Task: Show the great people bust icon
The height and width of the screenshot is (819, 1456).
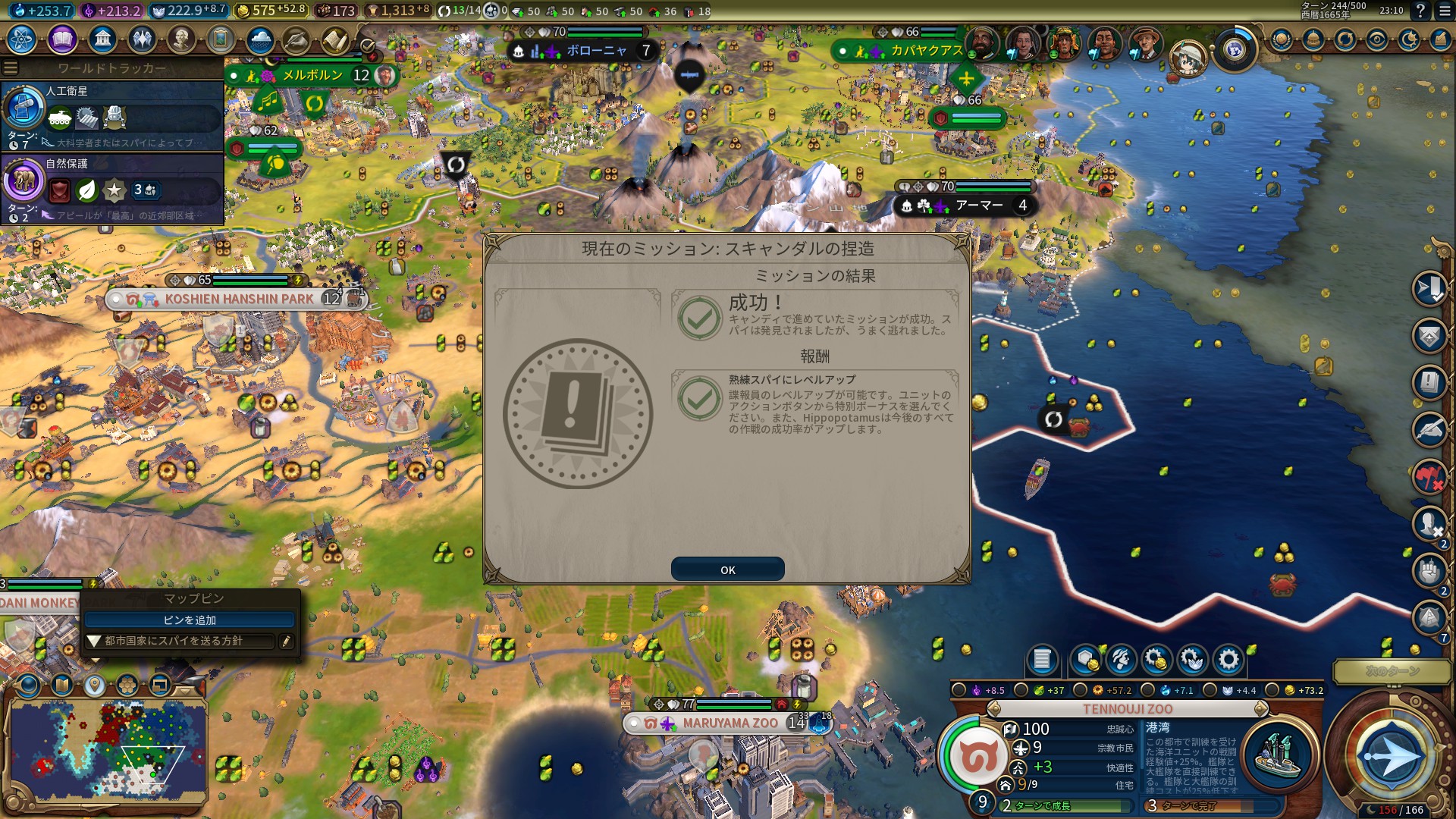Action: [x=181, y=39]
